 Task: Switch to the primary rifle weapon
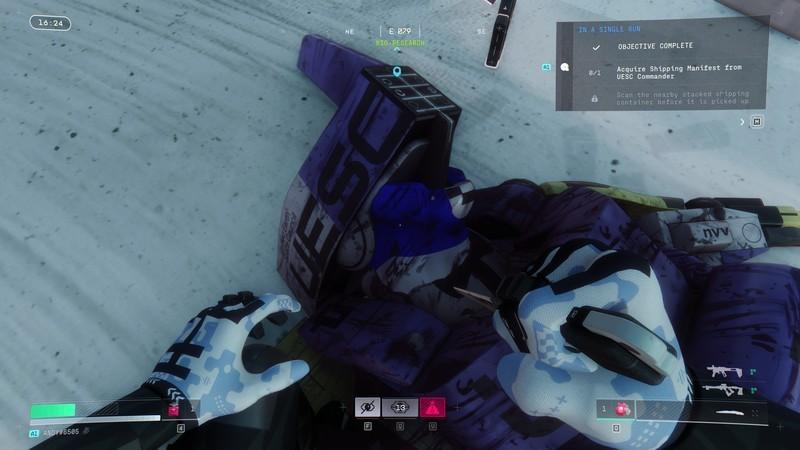coord(725,371)
